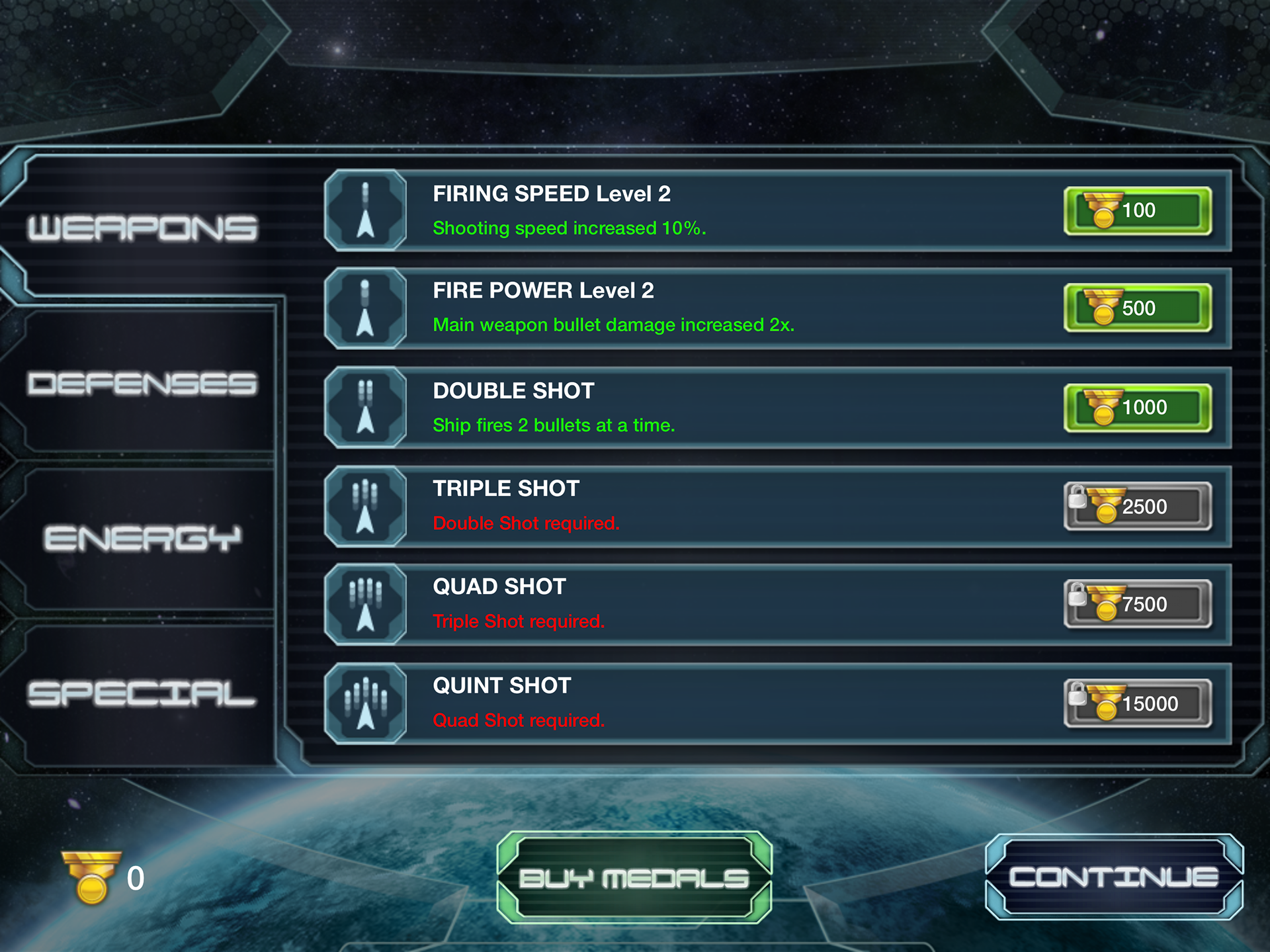Select the Quad Shot ship icon

[x=366, y=605]
